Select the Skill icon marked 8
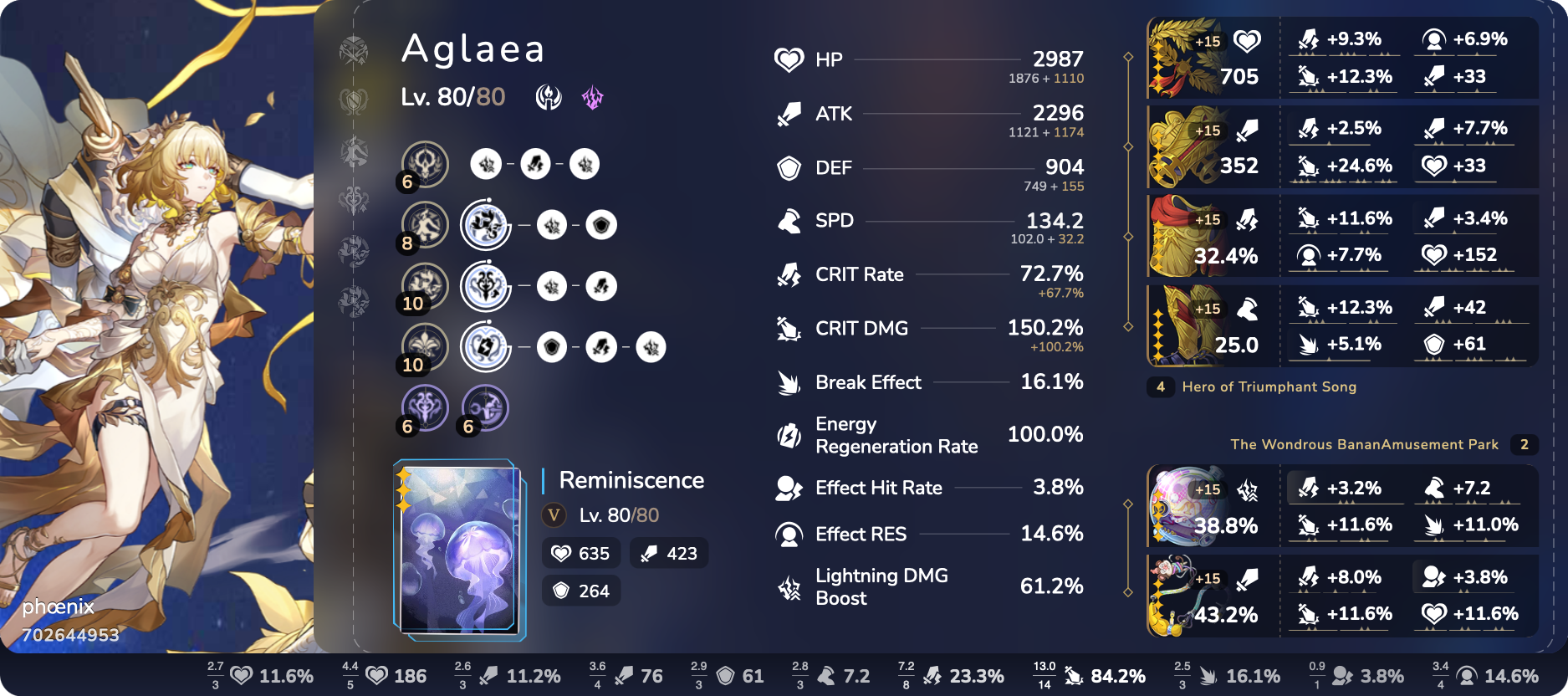Screen dimensions: 1568x696 (425, 224)
